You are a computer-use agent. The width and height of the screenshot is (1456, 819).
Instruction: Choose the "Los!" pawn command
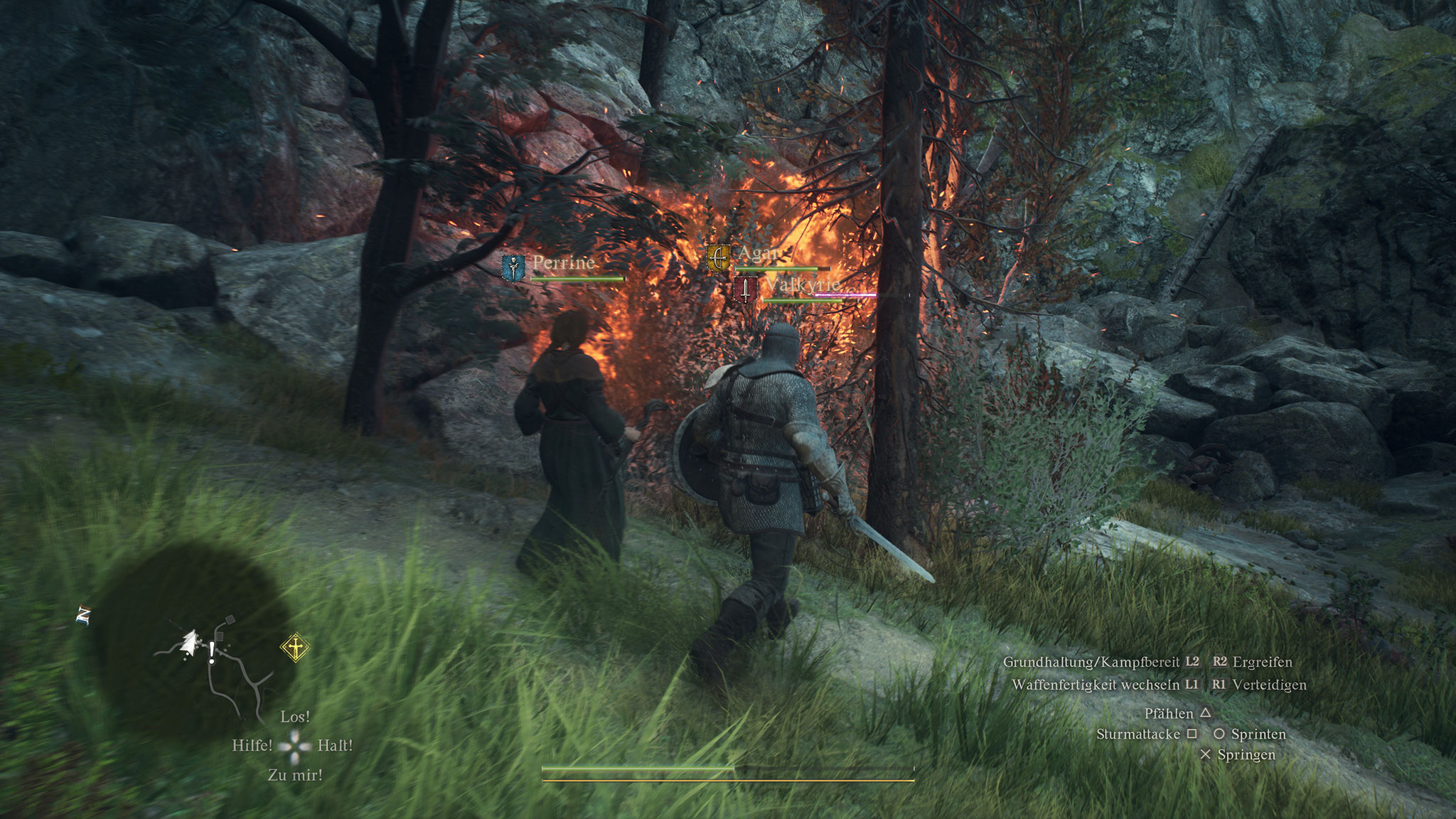(295, 717)
